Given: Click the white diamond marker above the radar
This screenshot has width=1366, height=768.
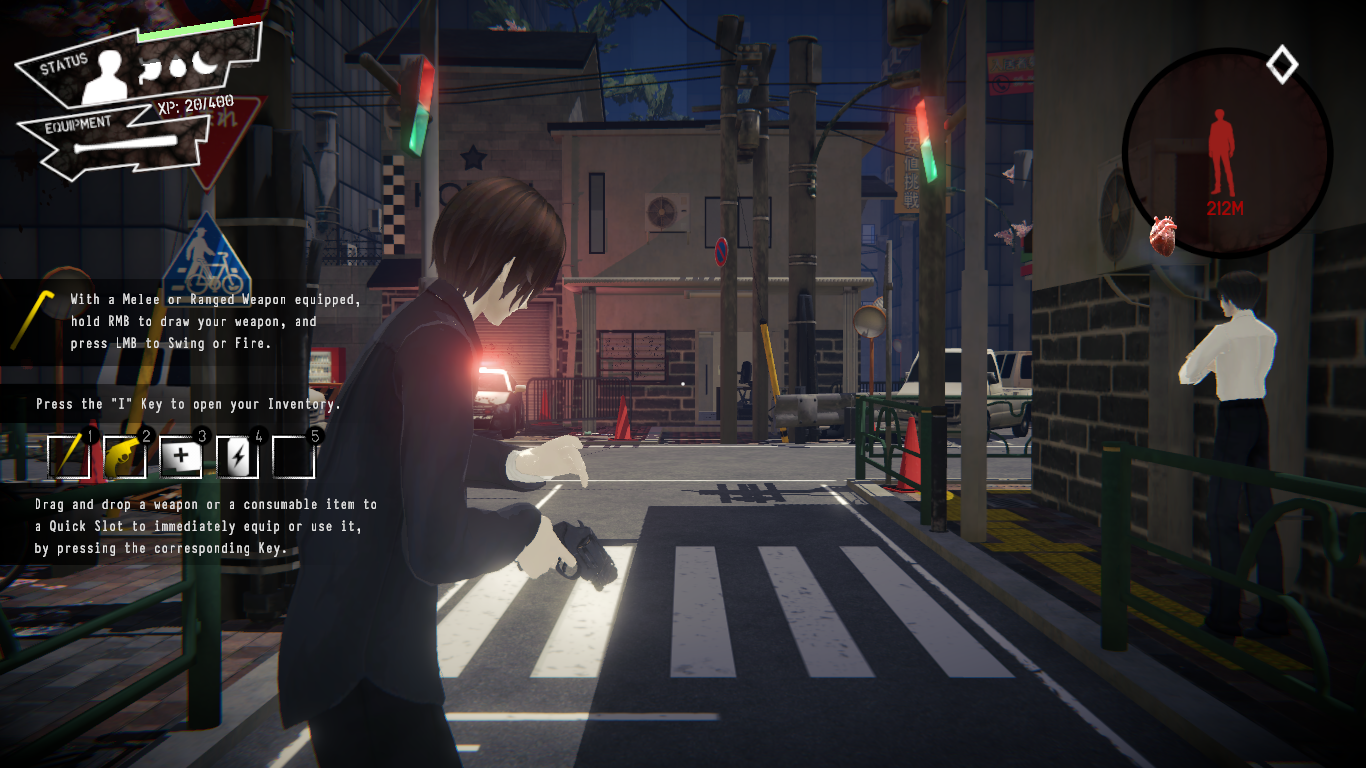Looking at the screenshot, I should pos(1282,65).
